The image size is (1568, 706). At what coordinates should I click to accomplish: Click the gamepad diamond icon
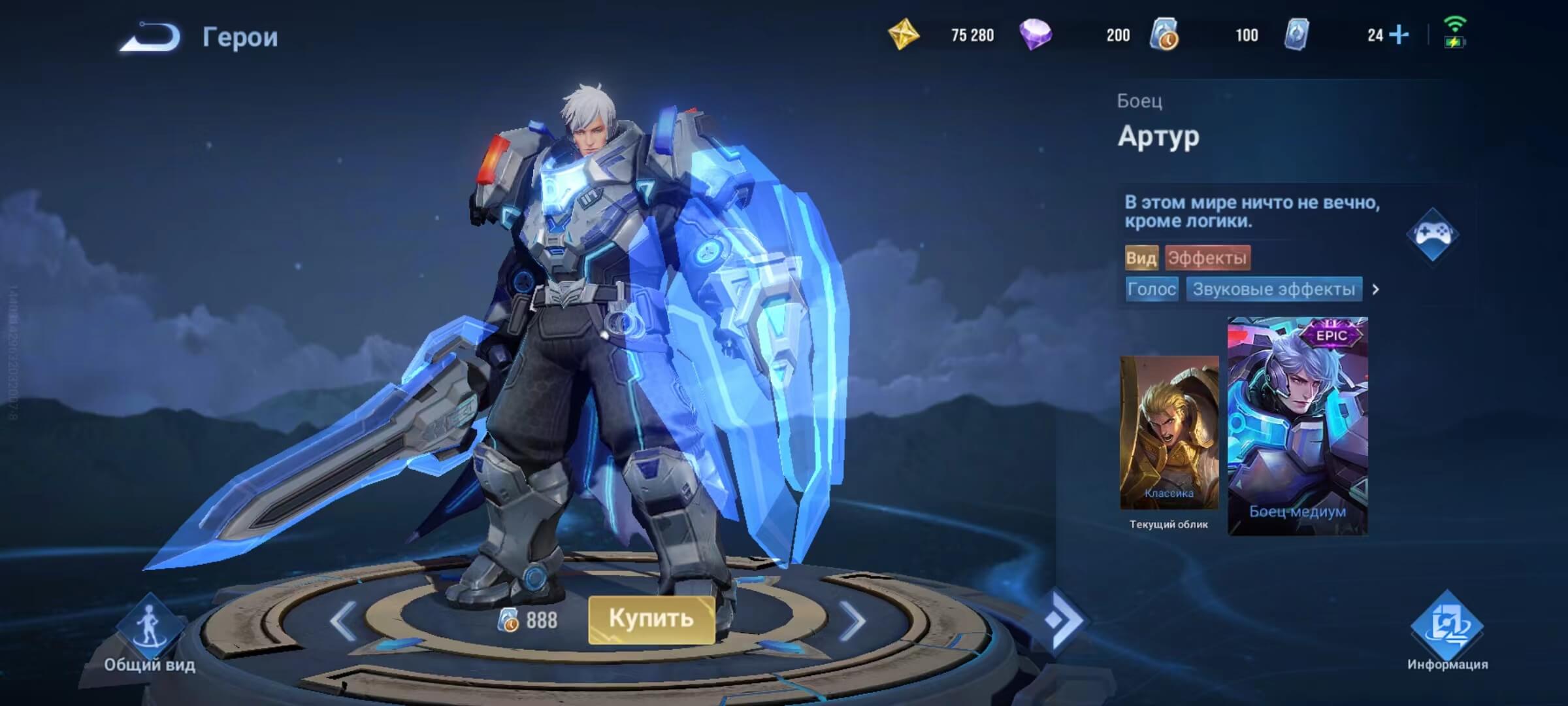(1432, 234)
